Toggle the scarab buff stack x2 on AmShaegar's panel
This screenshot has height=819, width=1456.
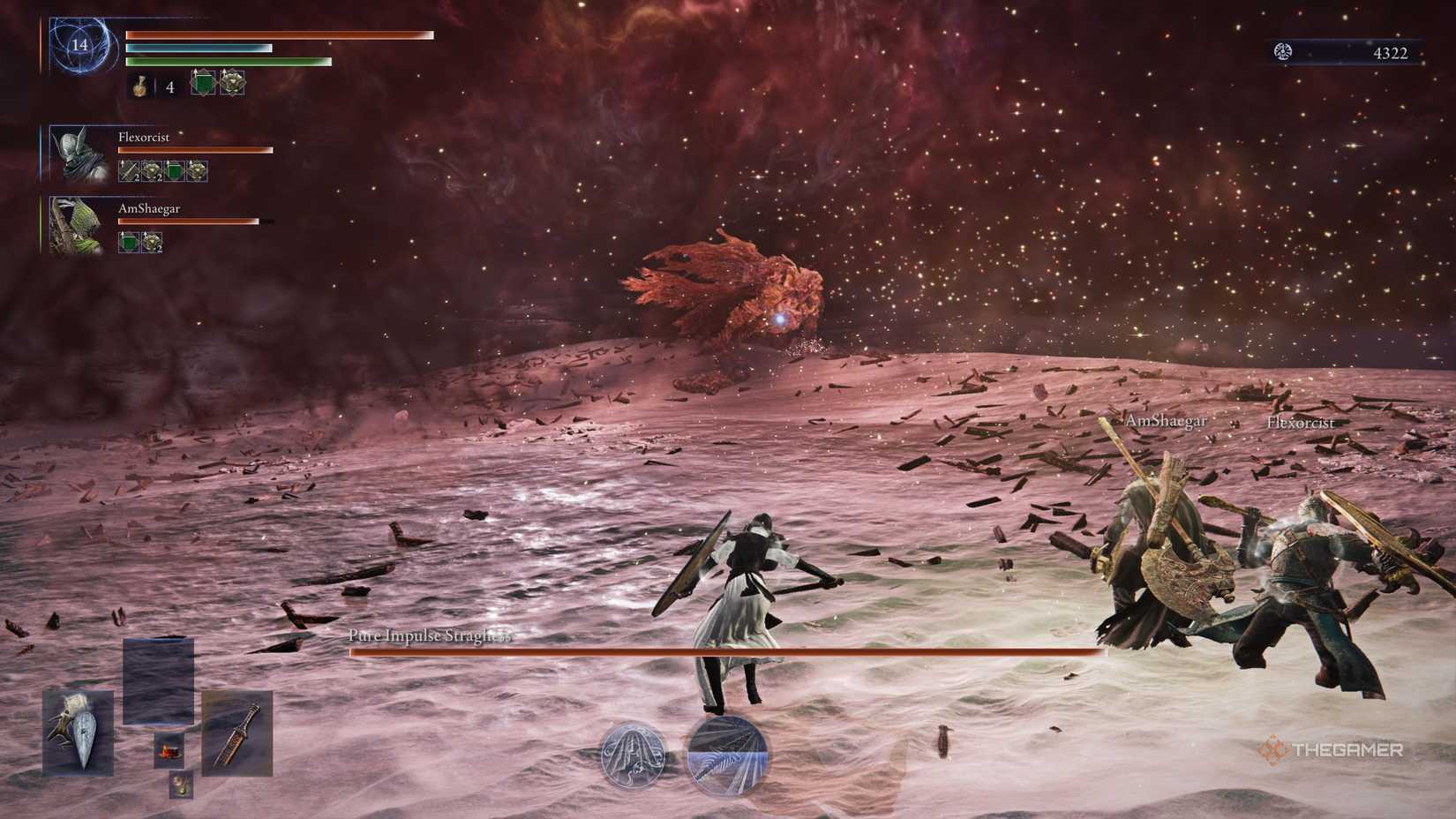point(150,242)
